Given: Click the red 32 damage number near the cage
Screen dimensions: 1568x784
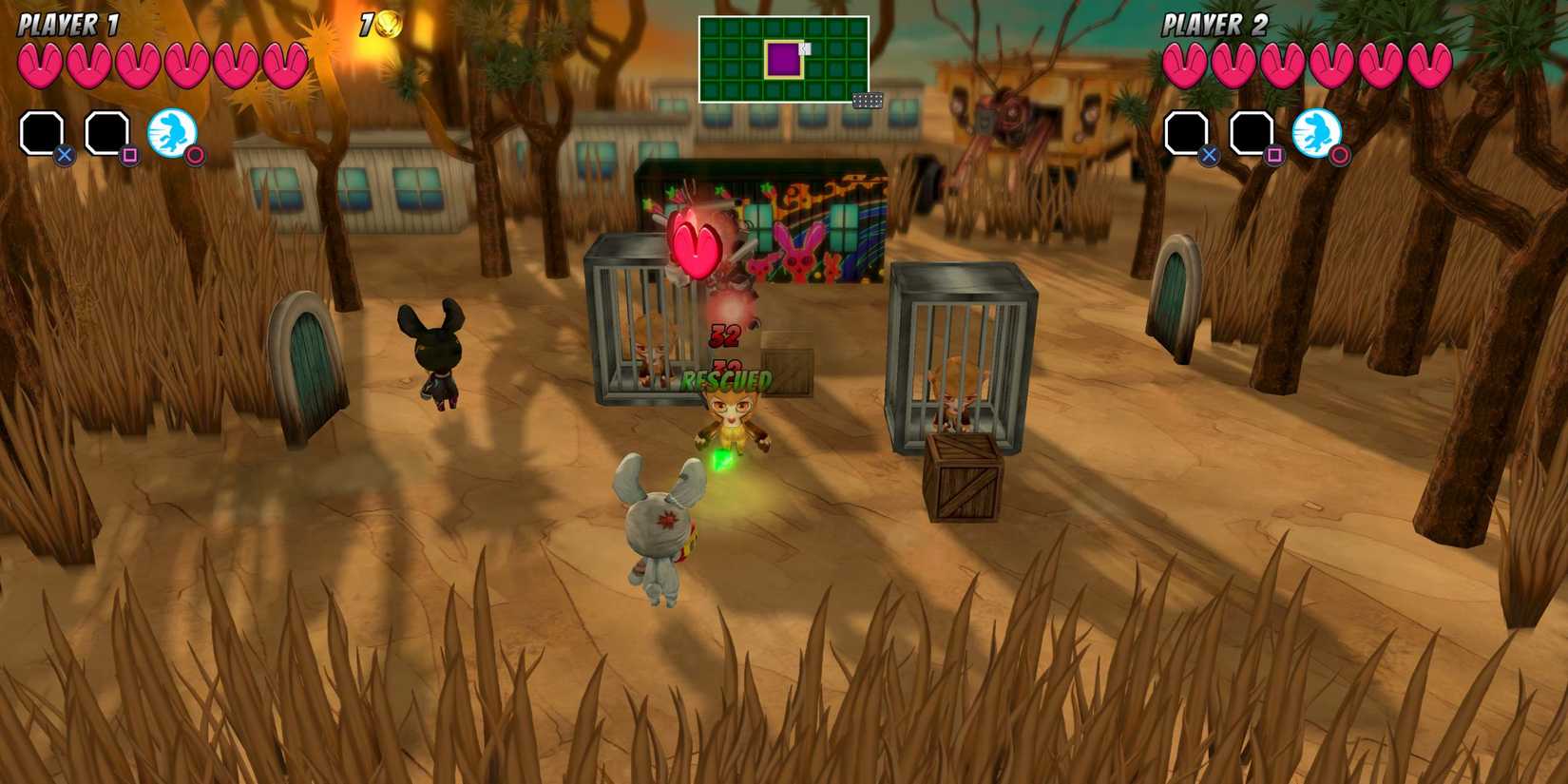Looking at the screenshot, I should (724, 335).
